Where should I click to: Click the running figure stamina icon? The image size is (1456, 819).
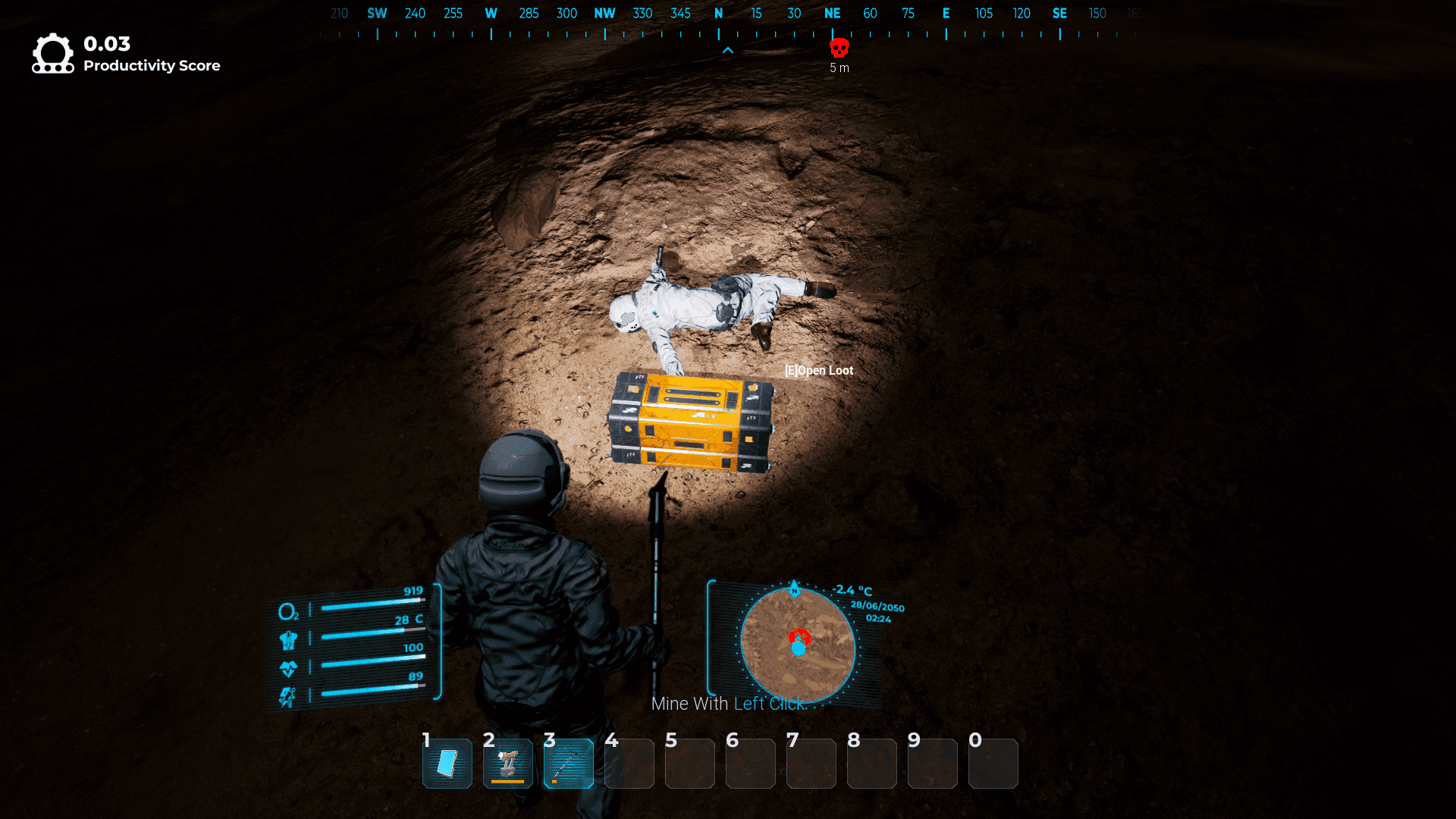(287, 697)
